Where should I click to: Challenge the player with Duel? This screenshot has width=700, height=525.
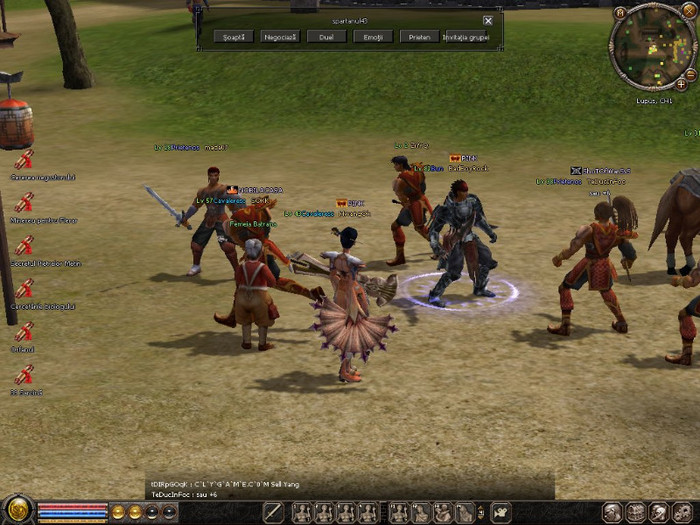tap(326, 36)
